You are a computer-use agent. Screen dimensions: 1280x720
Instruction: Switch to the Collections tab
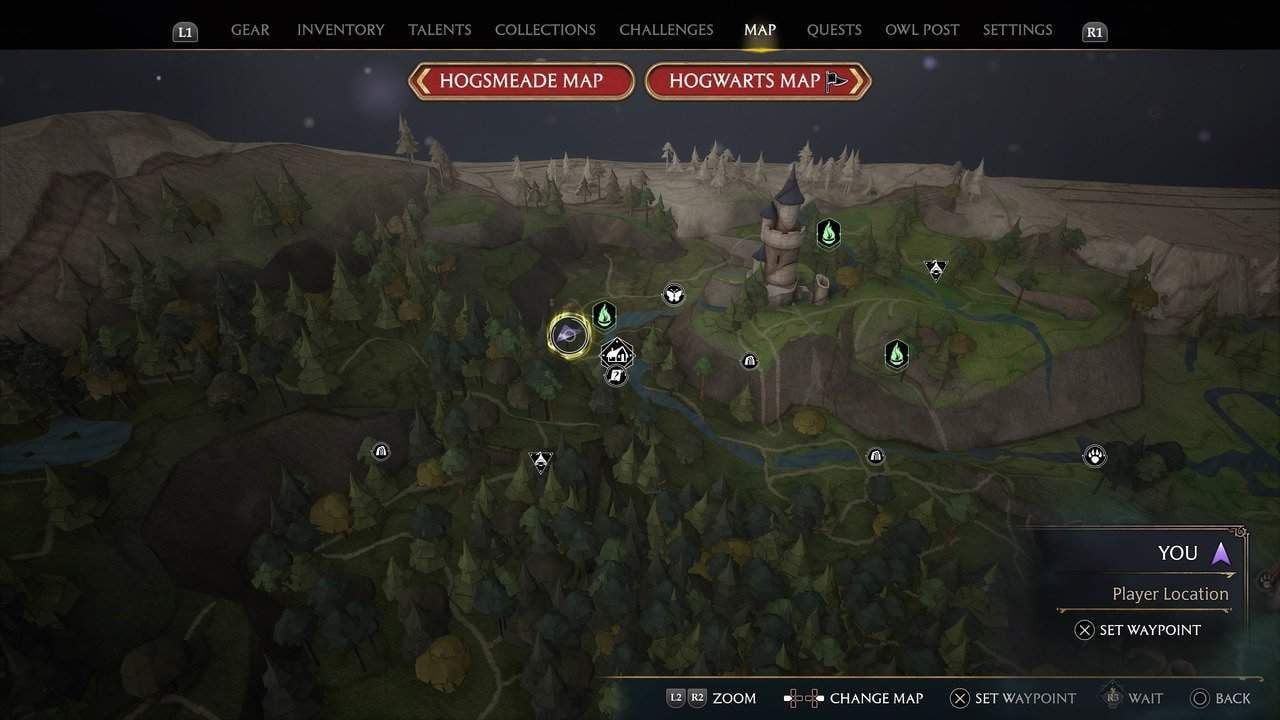[x=545, y=30]
